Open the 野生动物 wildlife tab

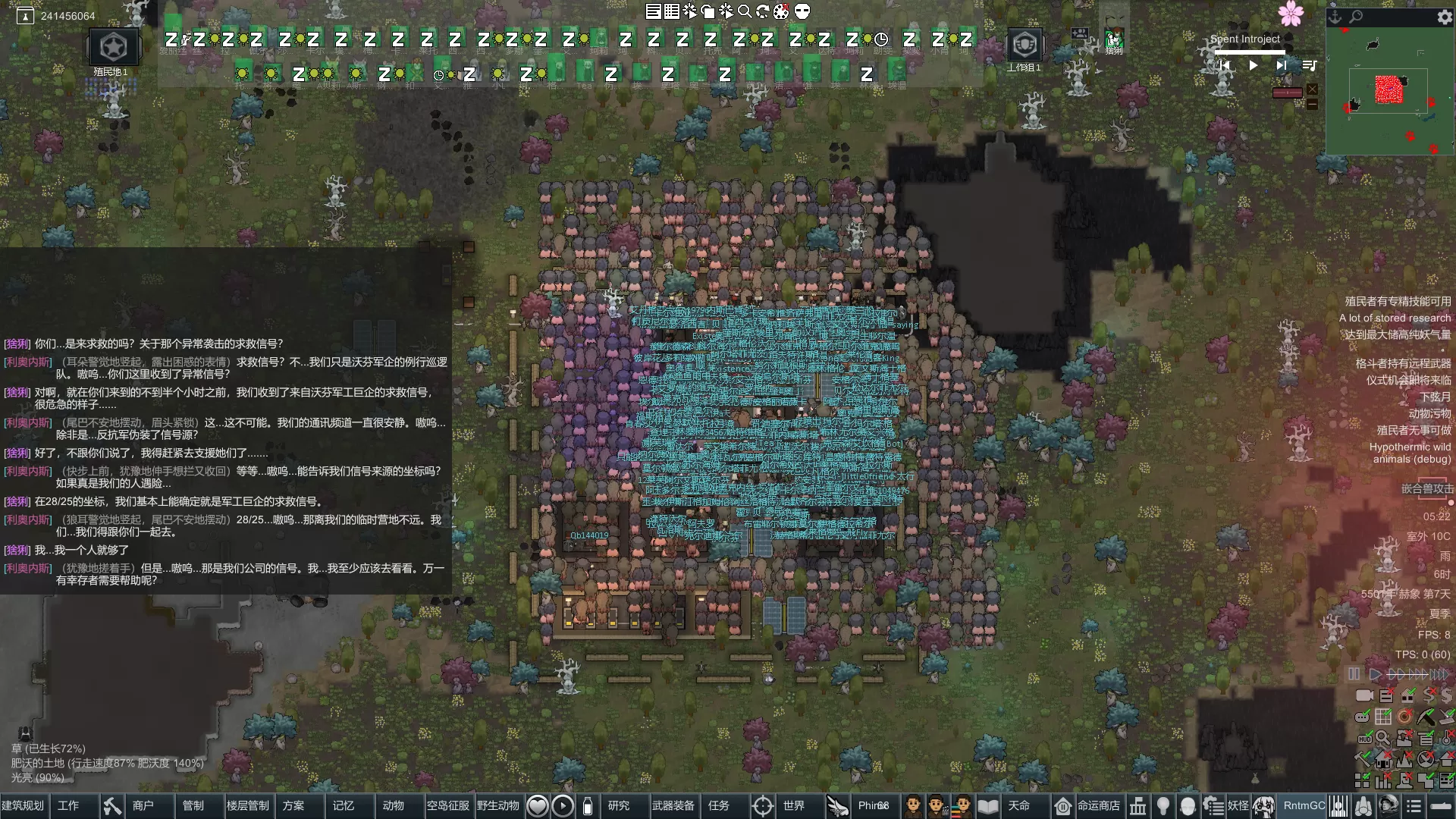click(x=497, y=805)
